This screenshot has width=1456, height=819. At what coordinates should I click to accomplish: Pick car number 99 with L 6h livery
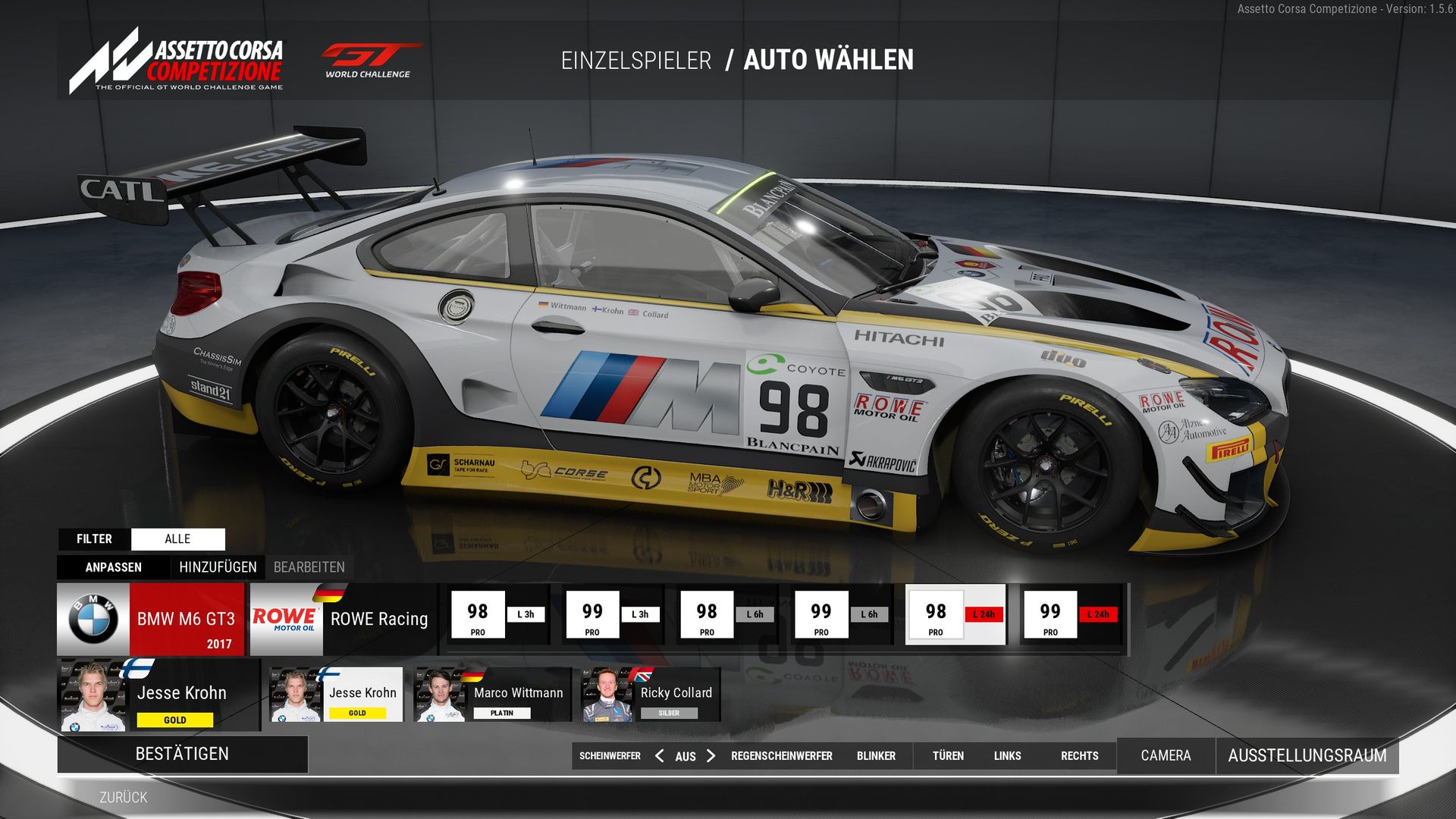pyautogui.click(x=841, y=614)
